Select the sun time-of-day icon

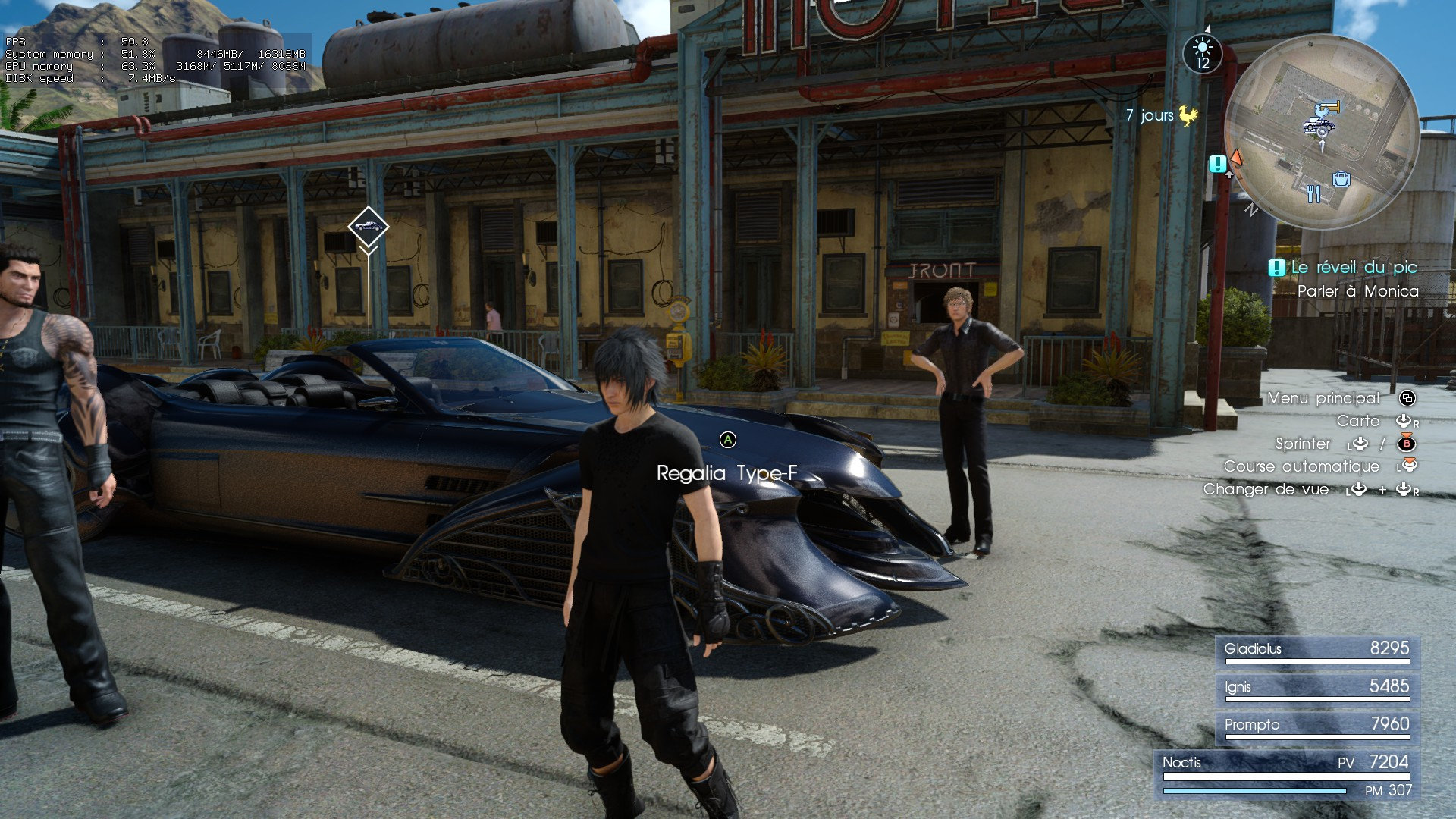tap(1202, 53)
